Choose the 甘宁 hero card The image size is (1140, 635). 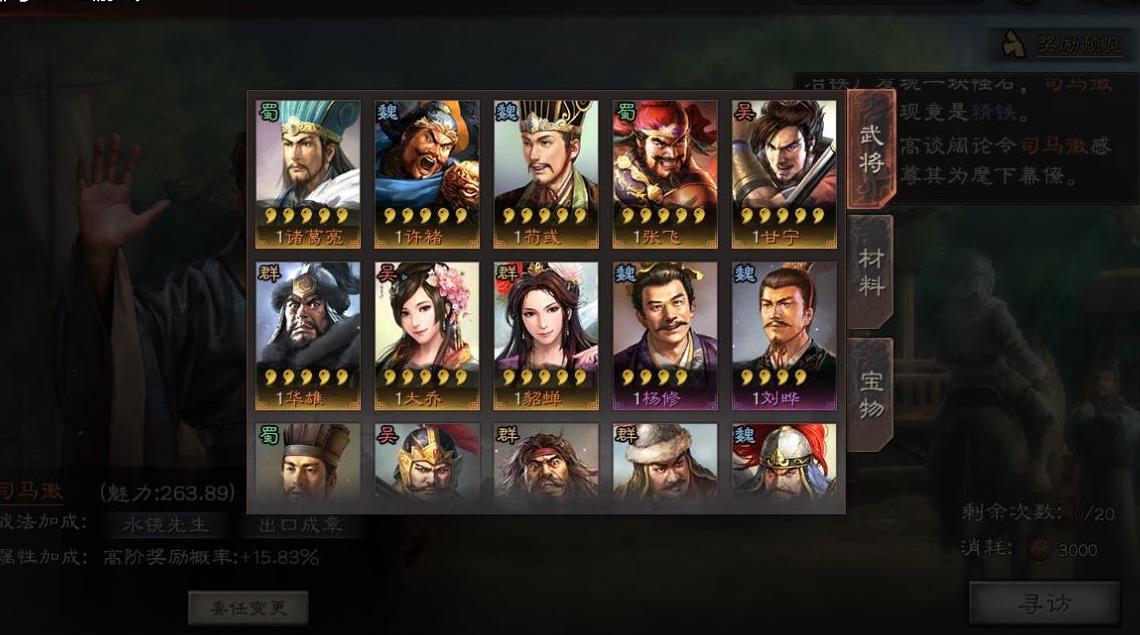click(784, 173)
